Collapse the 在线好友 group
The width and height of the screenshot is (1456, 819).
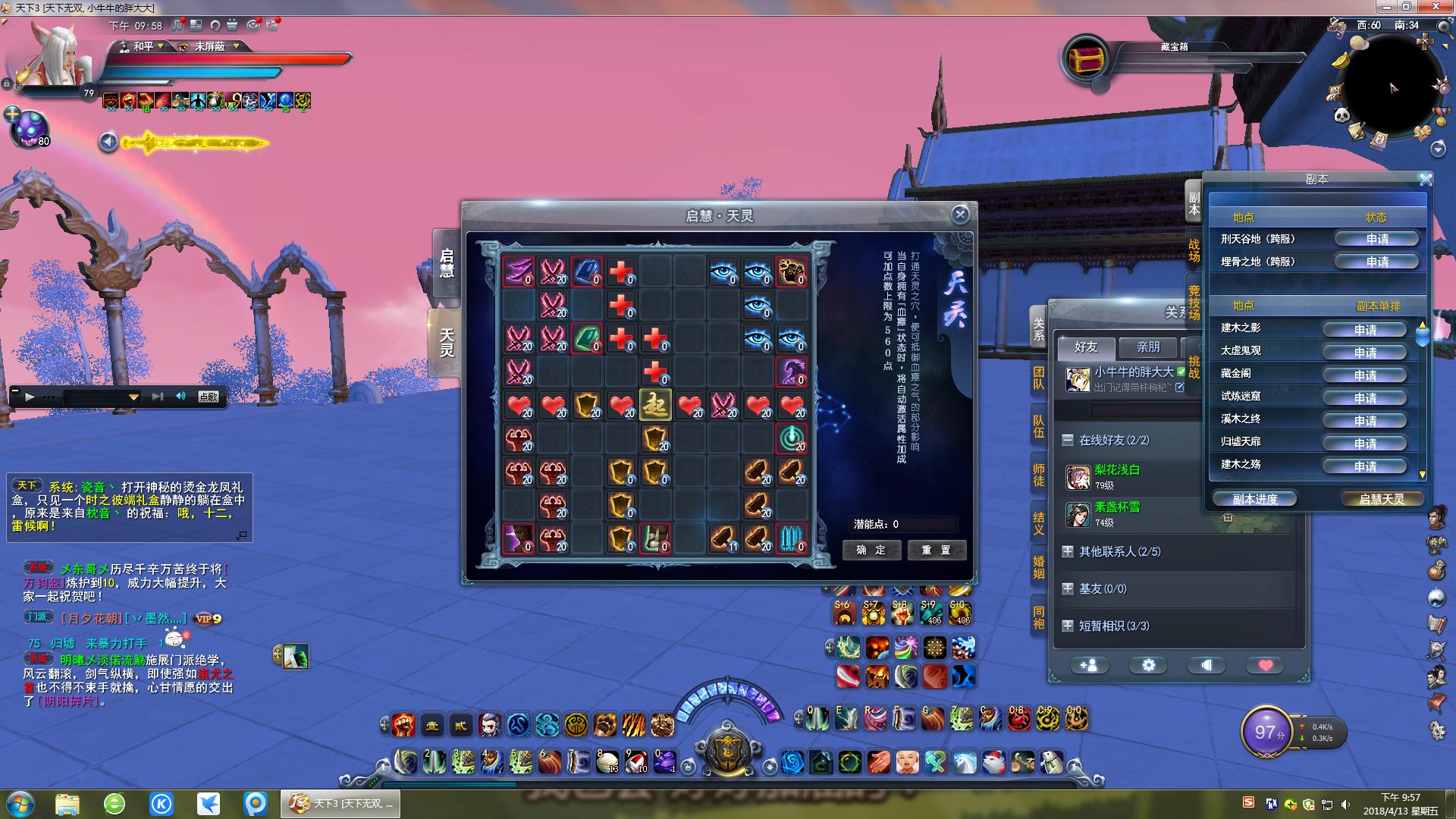point(1068,440)
